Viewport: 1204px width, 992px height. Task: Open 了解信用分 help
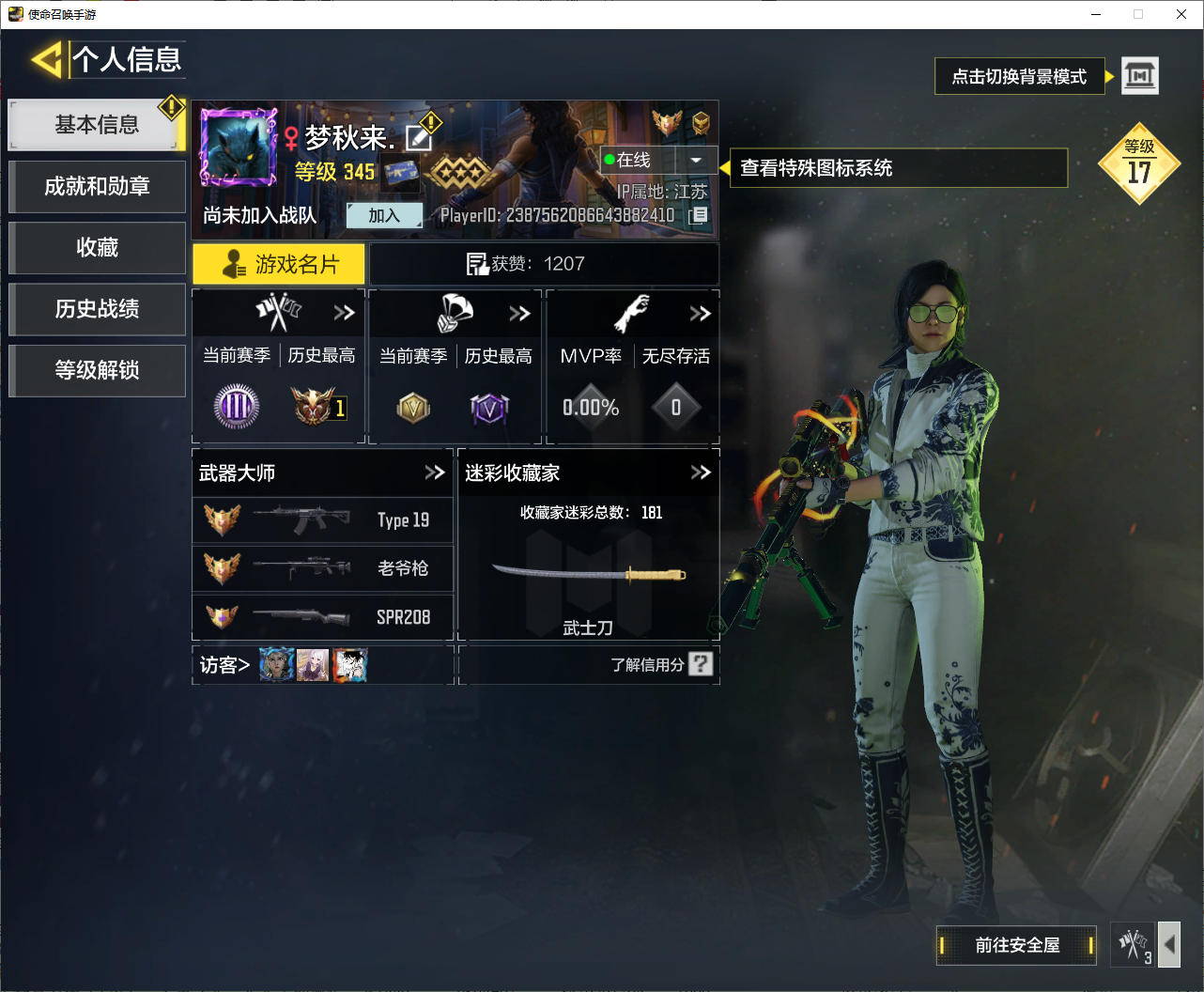click(x=700, y=664)
